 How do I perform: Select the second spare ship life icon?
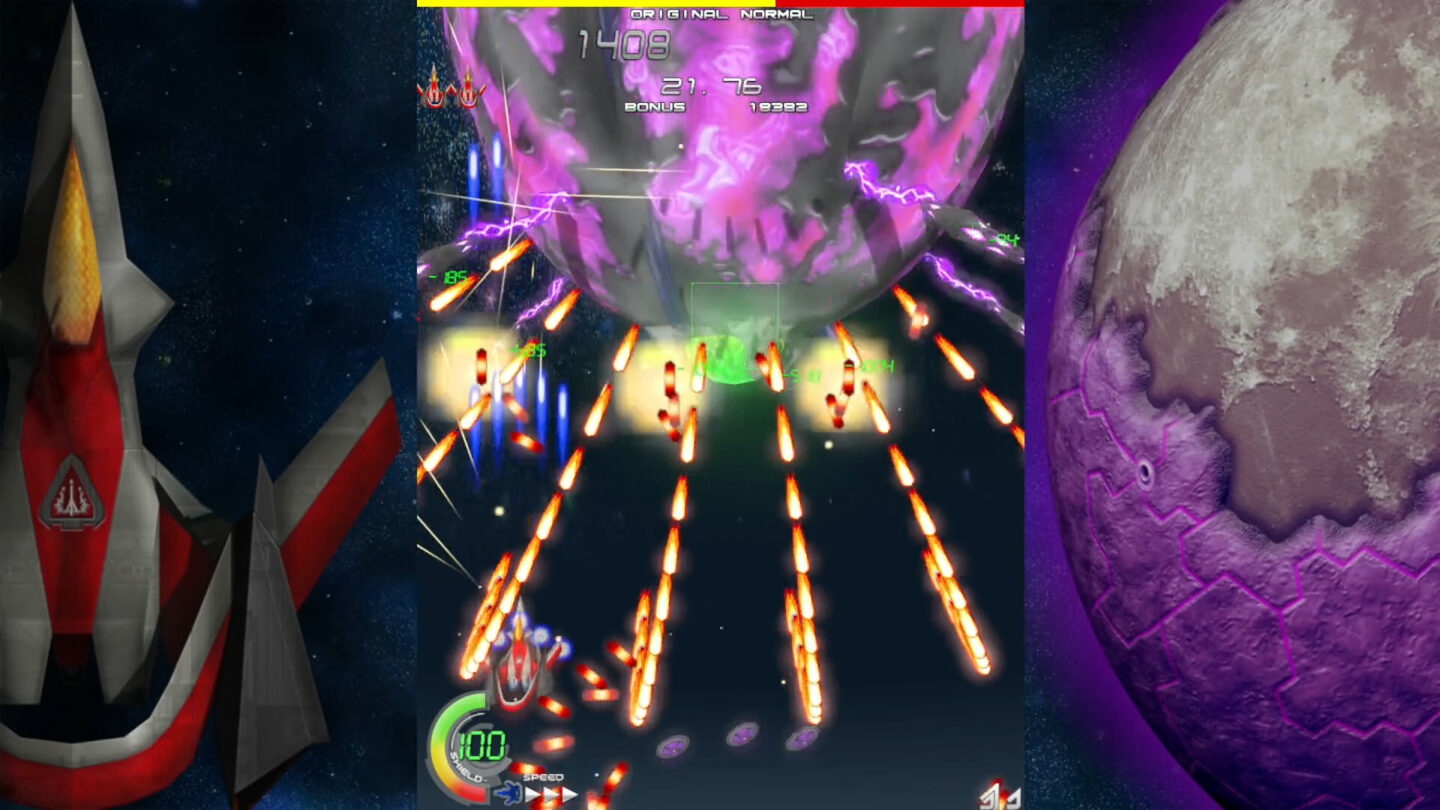[467, 90]
